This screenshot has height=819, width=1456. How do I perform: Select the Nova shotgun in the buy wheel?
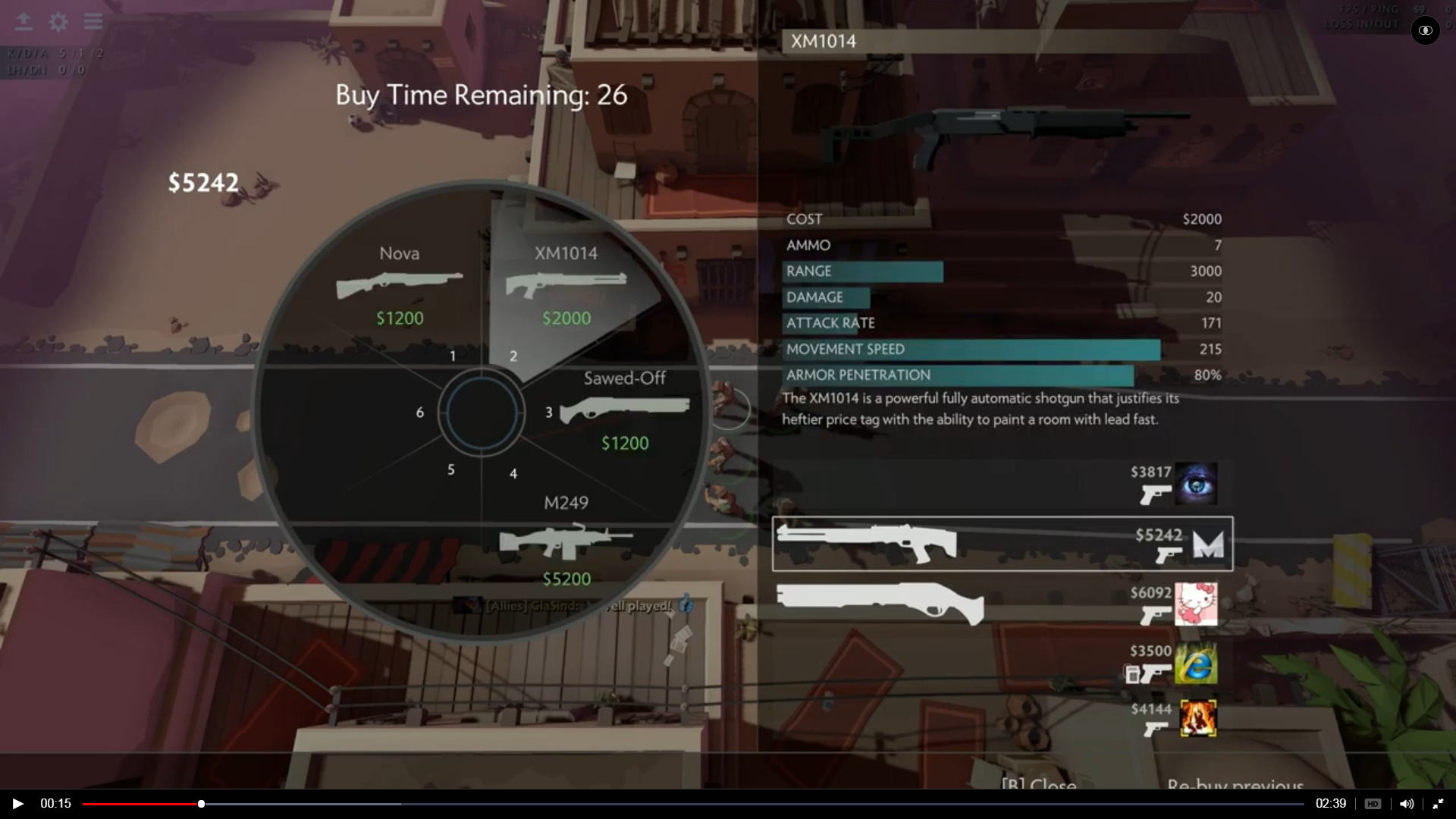[x=400, y=287]
